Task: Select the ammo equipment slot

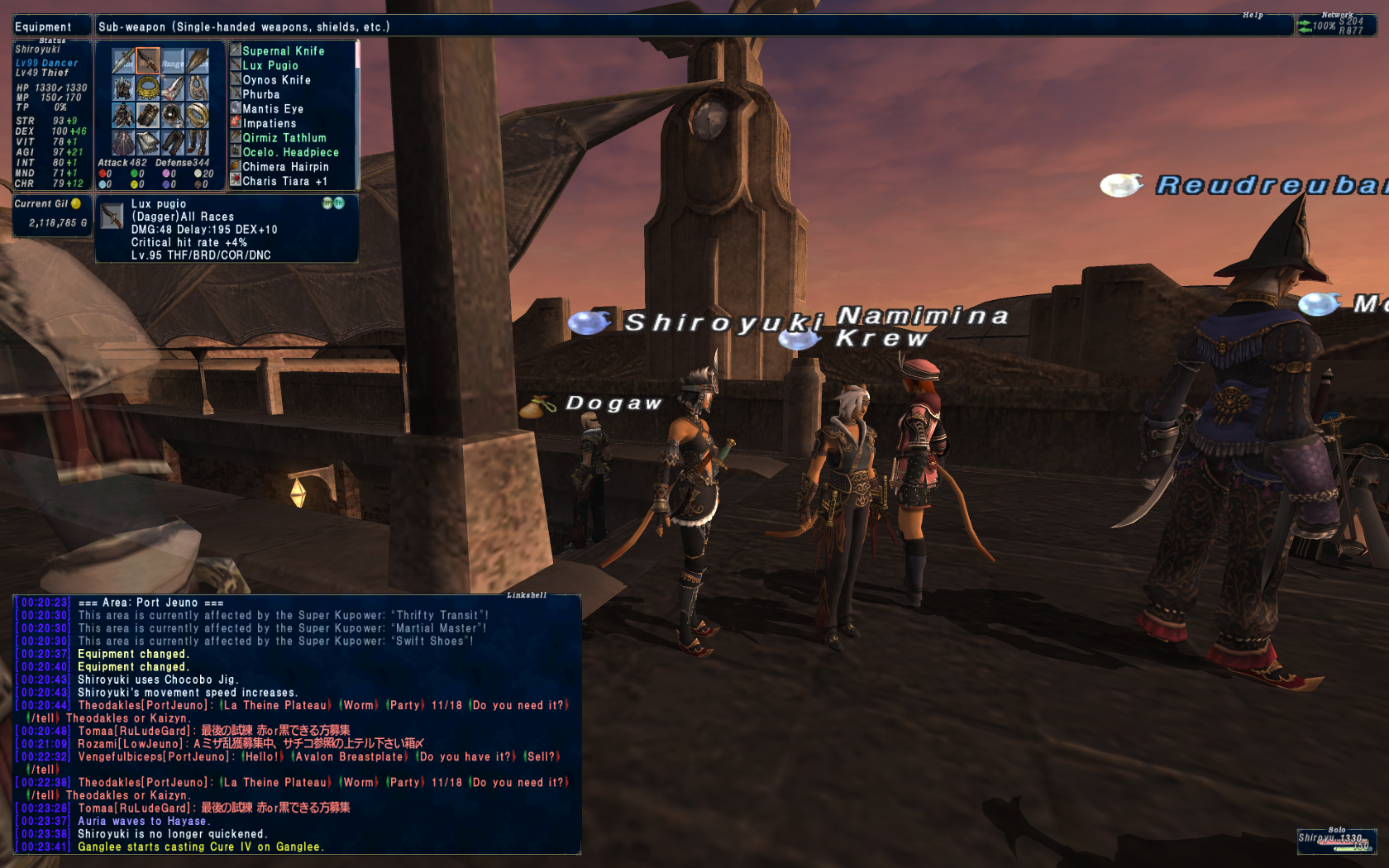Action: point(198,60)
